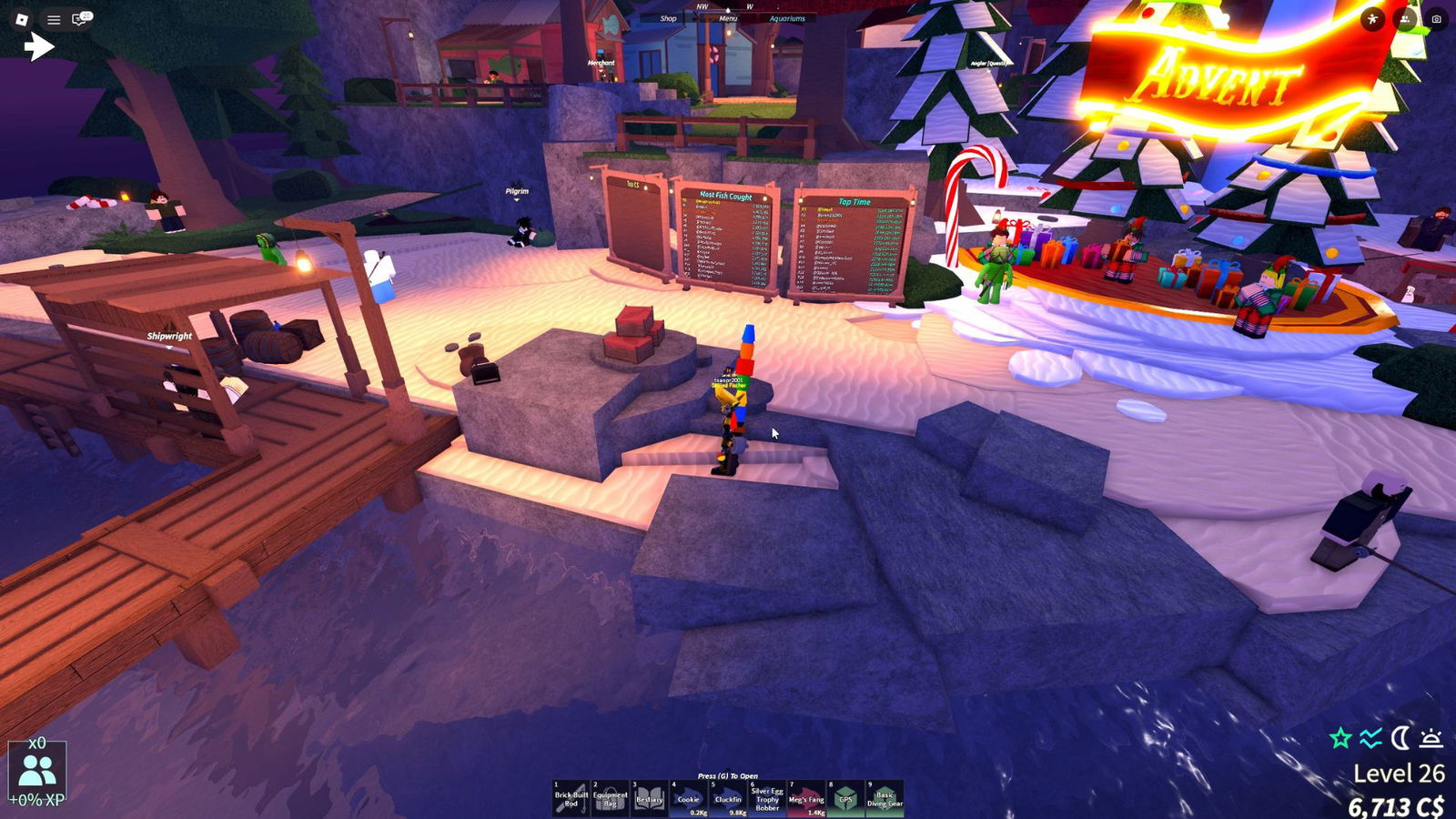Equip the Silver Egg Trophy Bobber
The width and height of the screenshot is (1456, 819).
point(767,798)
